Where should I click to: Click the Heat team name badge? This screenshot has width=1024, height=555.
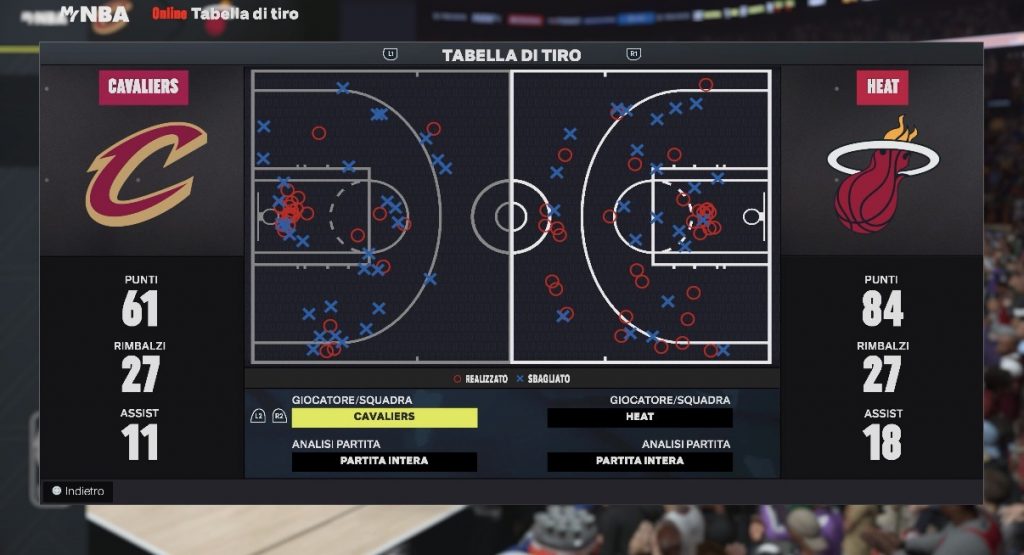coord(882,87)
